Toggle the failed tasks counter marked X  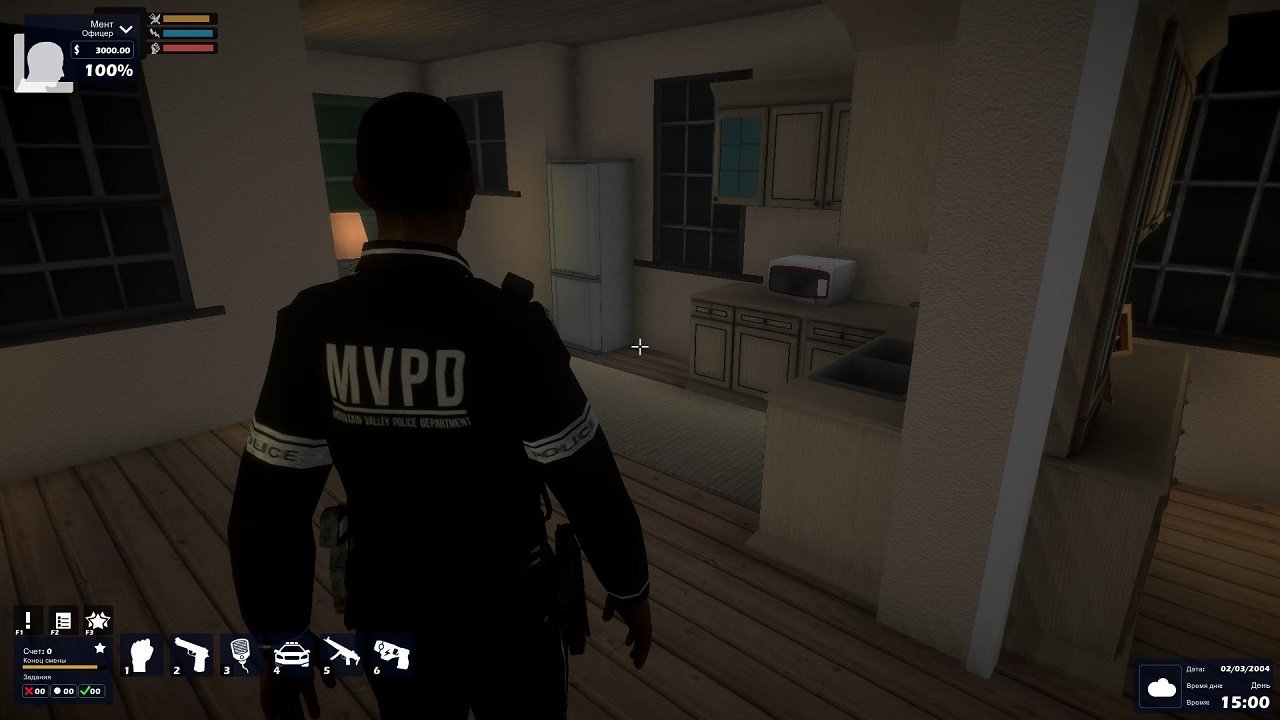(x=33, y=690)
